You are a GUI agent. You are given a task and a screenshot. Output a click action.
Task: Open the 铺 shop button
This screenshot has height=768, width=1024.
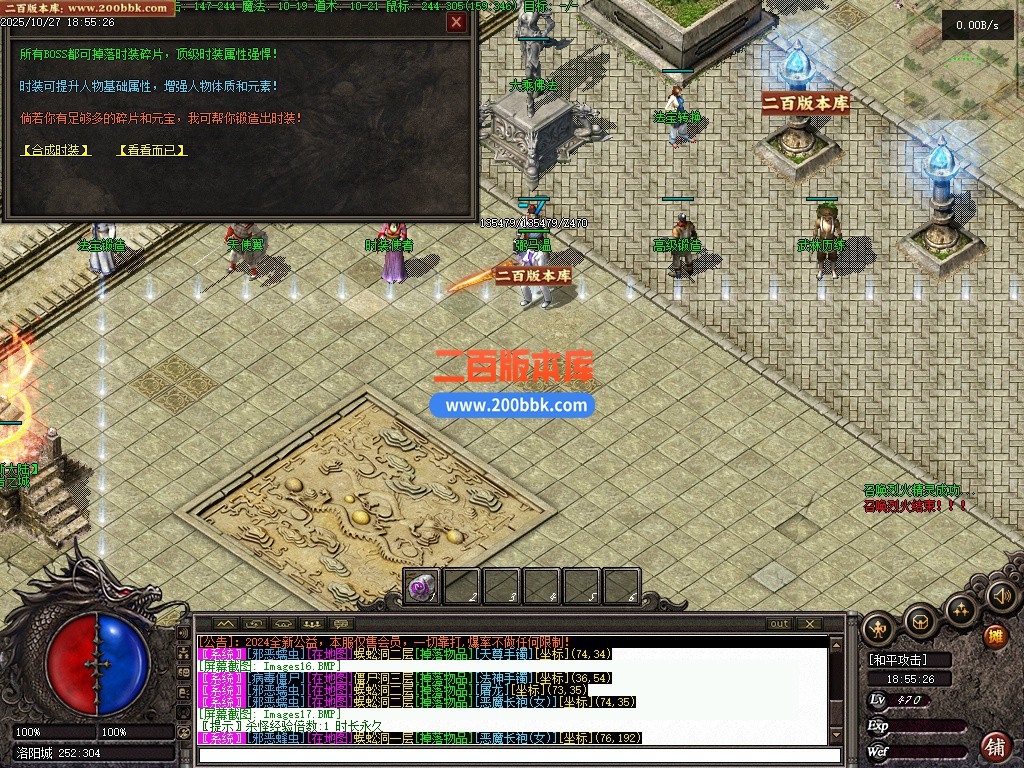point(995,746)
